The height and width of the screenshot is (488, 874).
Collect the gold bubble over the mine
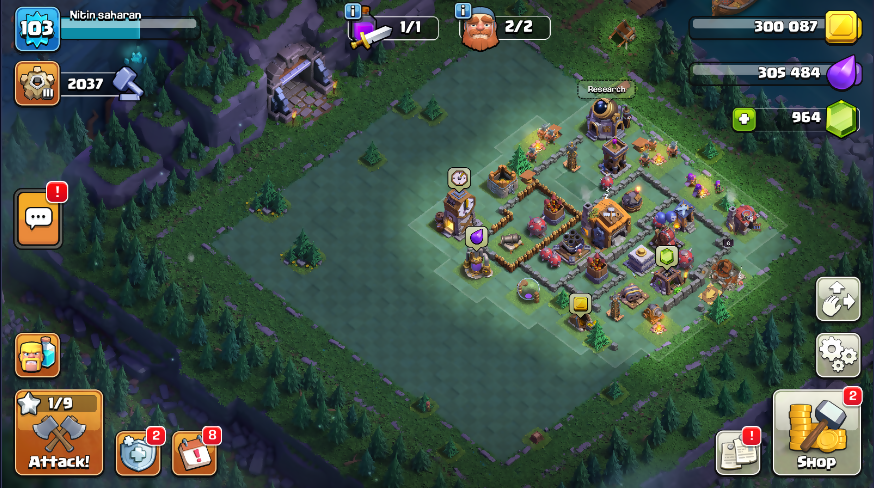pos(580,303)
